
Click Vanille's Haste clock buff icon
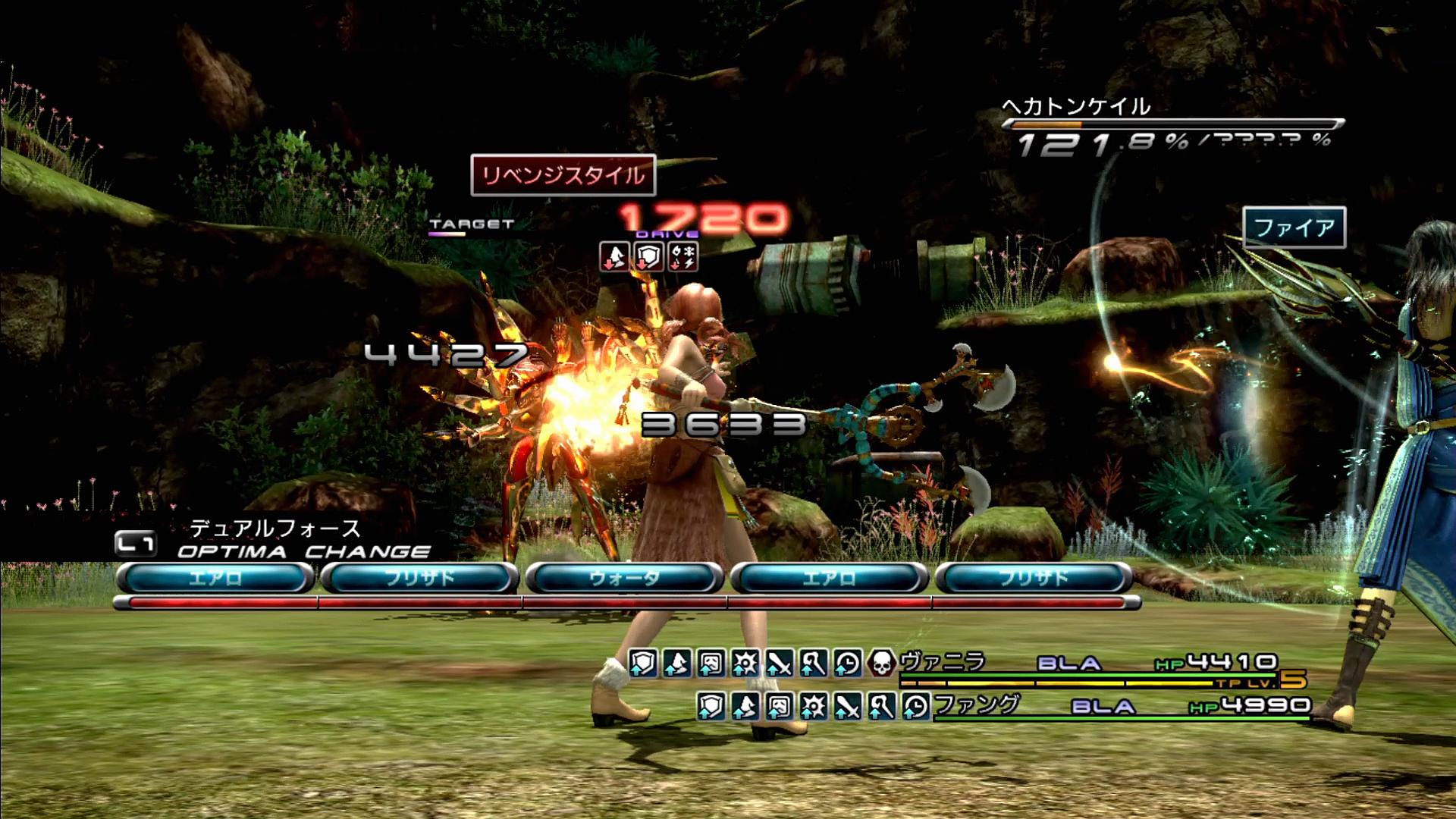click(x=847, y=664)
